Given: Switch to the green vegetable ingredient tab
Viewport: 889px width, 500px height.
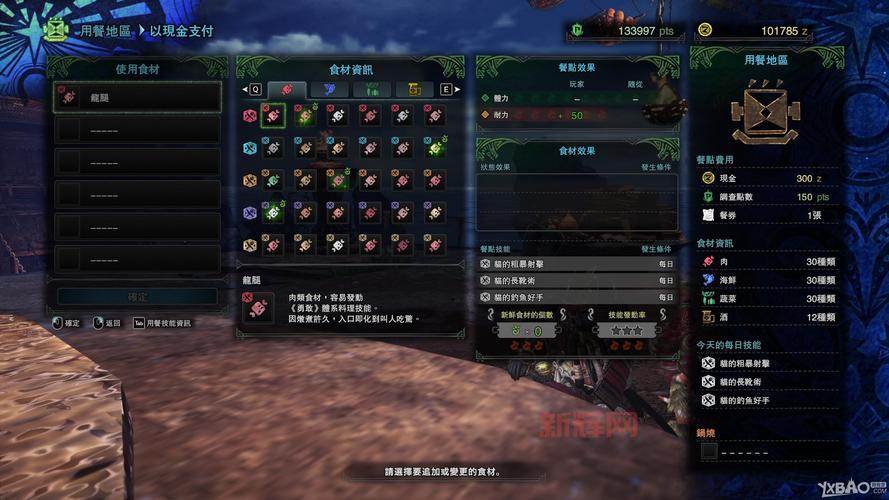Looking at the screenshot, I should tap(370, 90).
